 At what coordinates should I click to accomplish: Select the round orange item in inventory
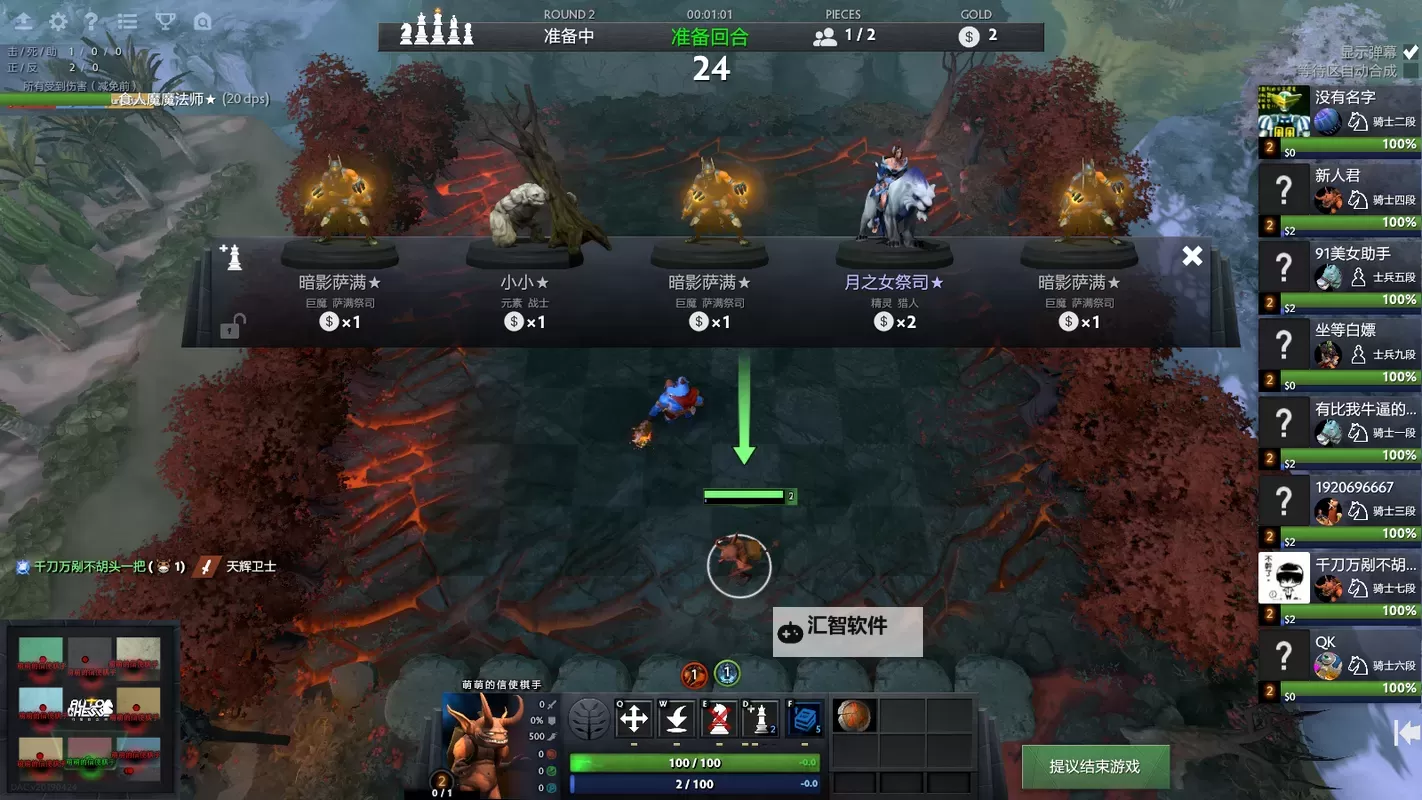point(854,716)
